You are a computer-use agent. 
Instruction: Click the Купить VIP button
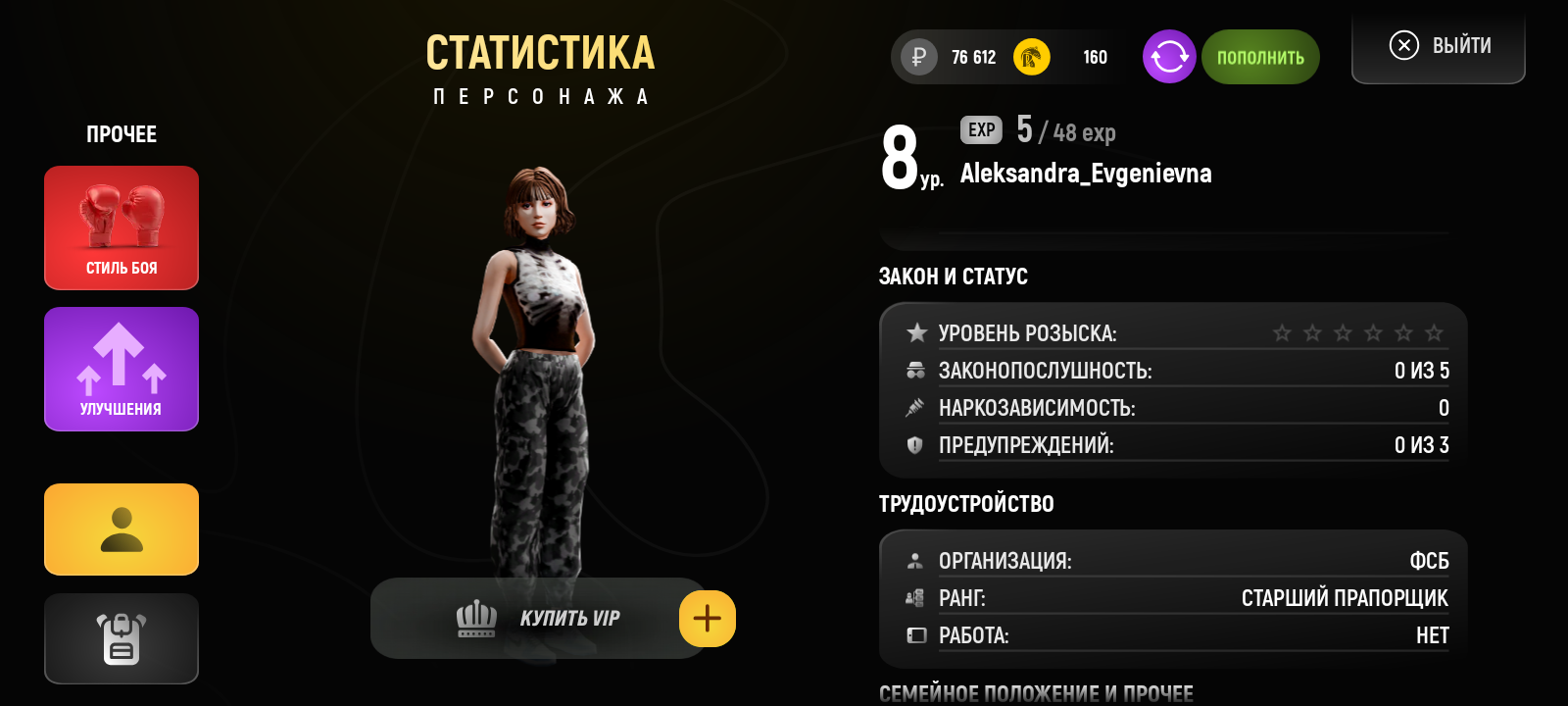click(x=539, y=619)
